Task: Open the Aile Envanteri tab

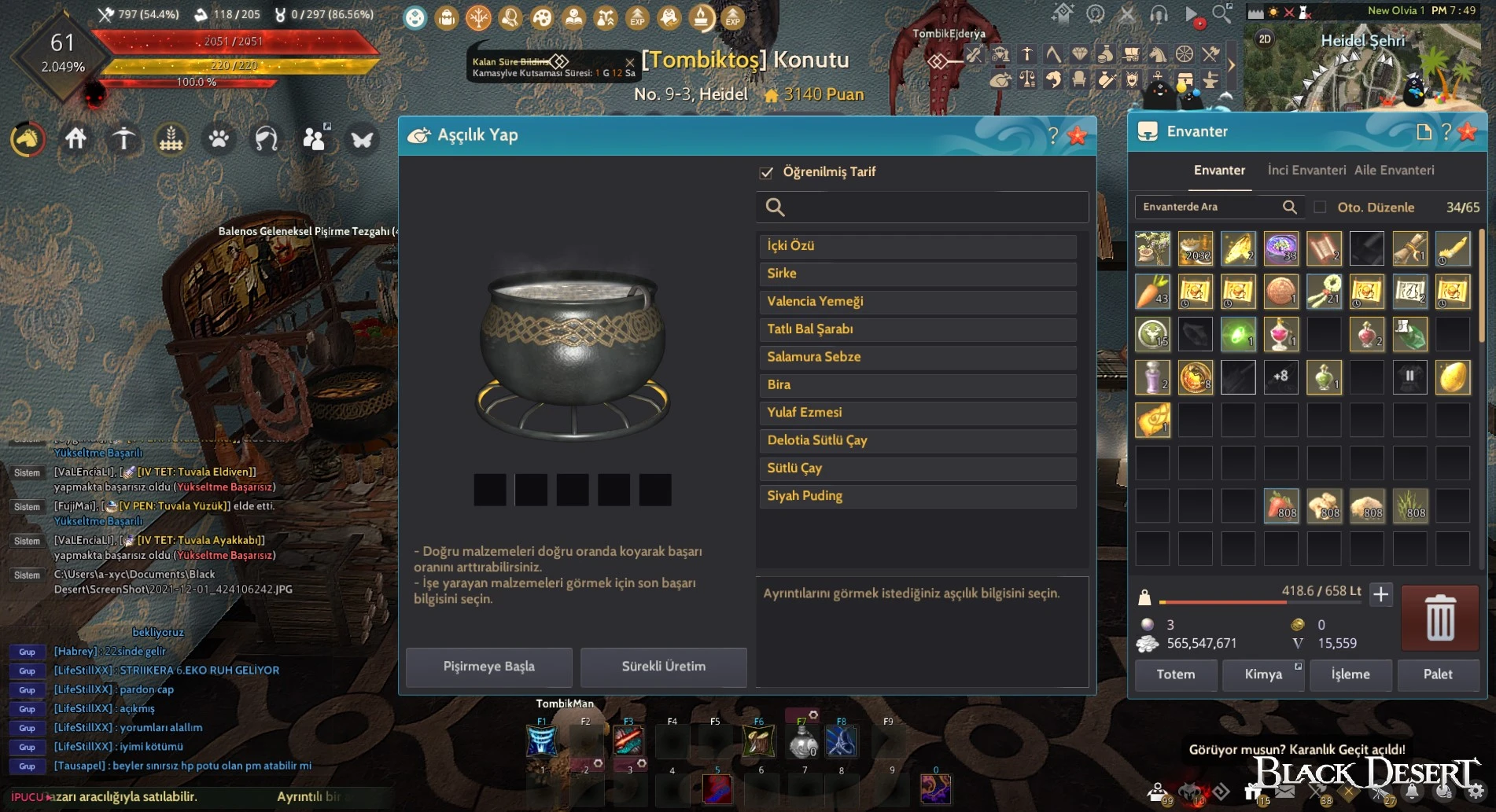Action: click(x=1394, y=171)
